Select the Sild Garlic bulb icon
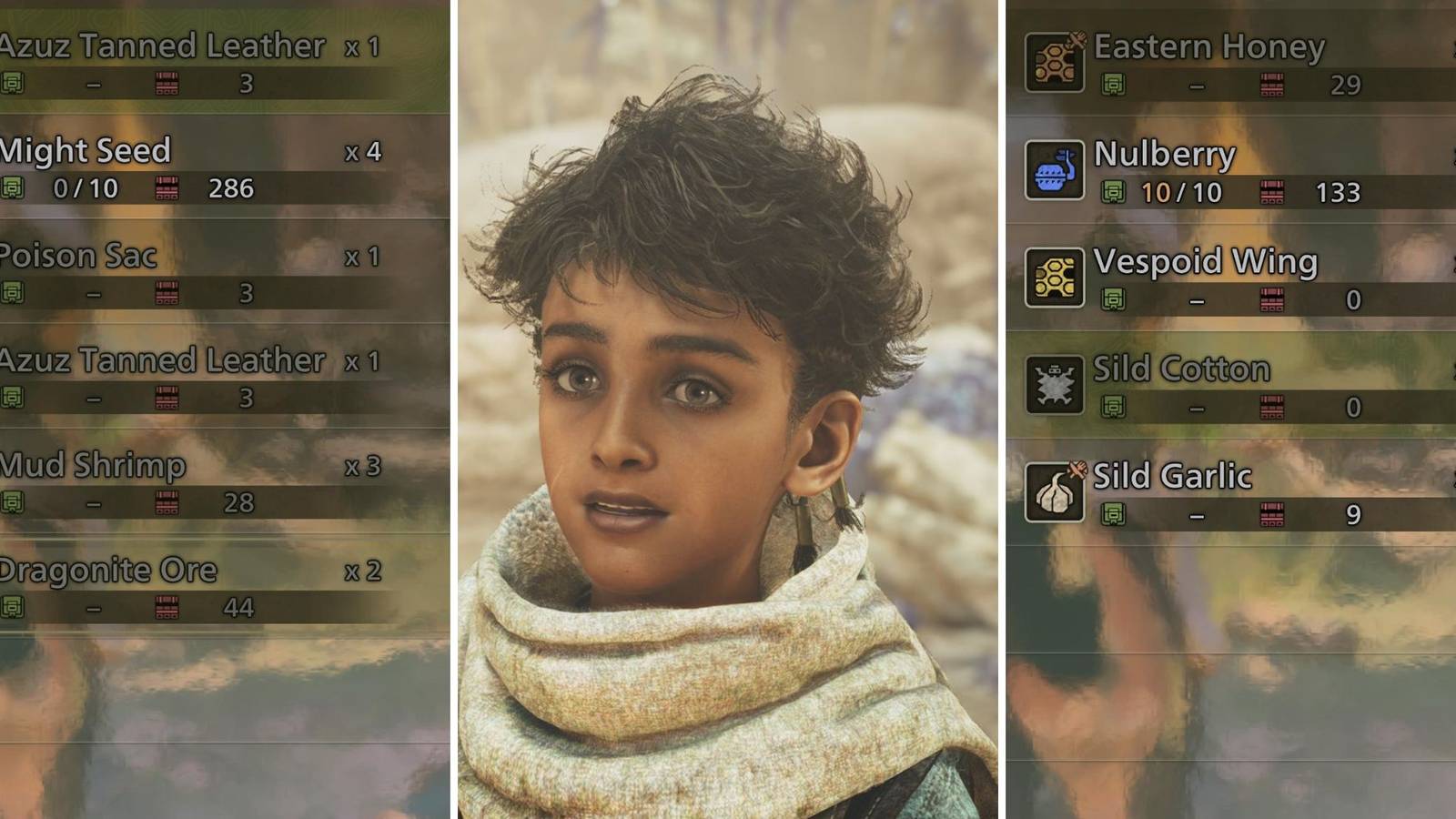The width and height of the screenshot is (1456, 819). pyautogui.click(x=1054, y=492)
